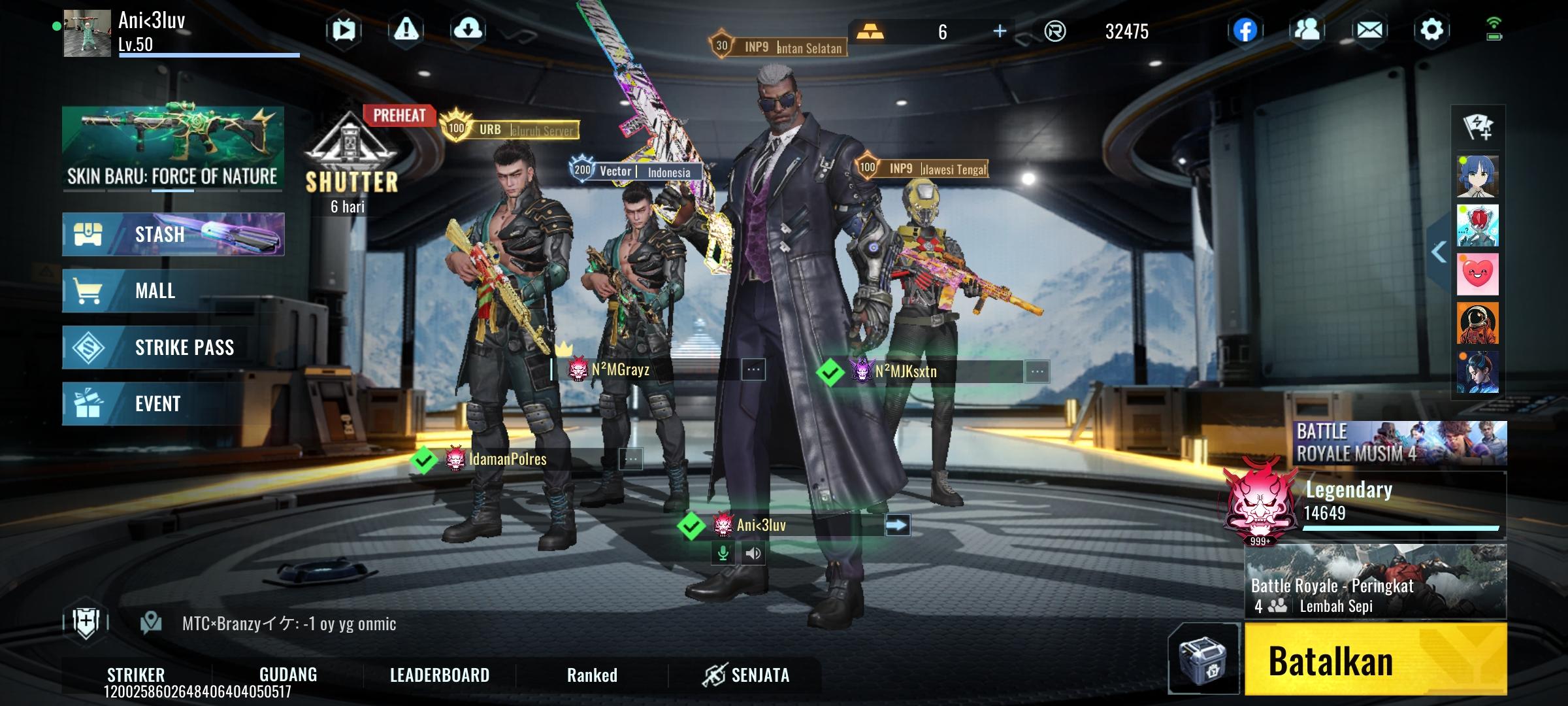Image resolution: width=1568 pixels, height=706 pixels.
Task: Open the mail inbox envelope icon
Action: coord(1369,30)
